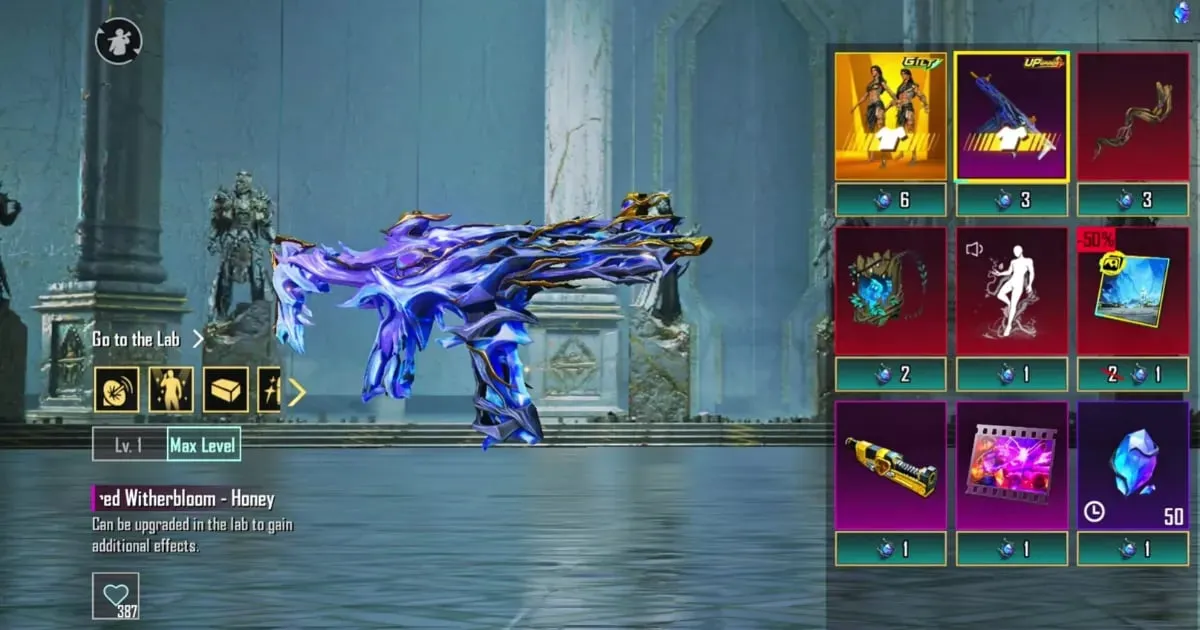The height and width of the screenshot is (630, 1200).
Task: Select the 50% discounted picture card tile
Action: click(1133, 291)
